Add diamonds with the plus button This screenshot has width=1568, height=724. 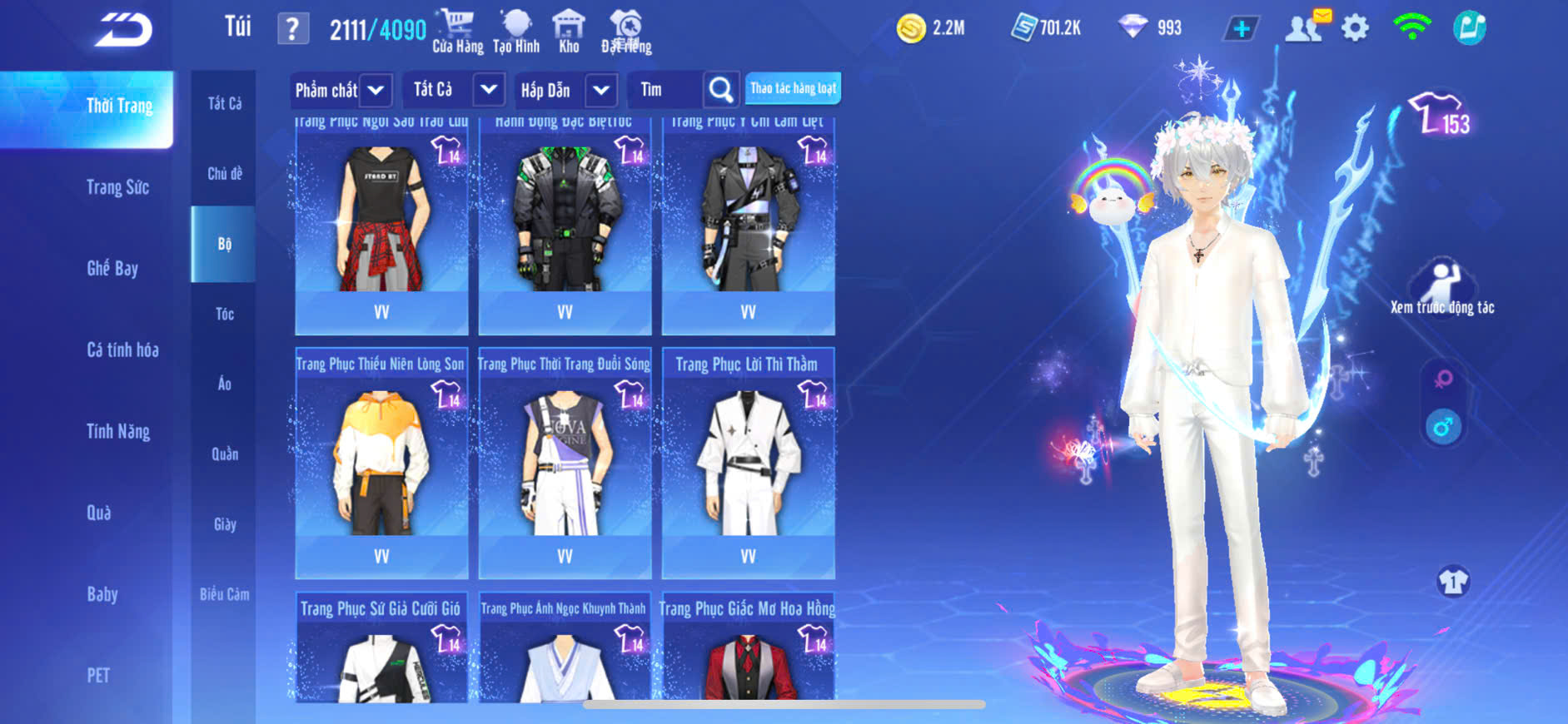point(1241,29)
